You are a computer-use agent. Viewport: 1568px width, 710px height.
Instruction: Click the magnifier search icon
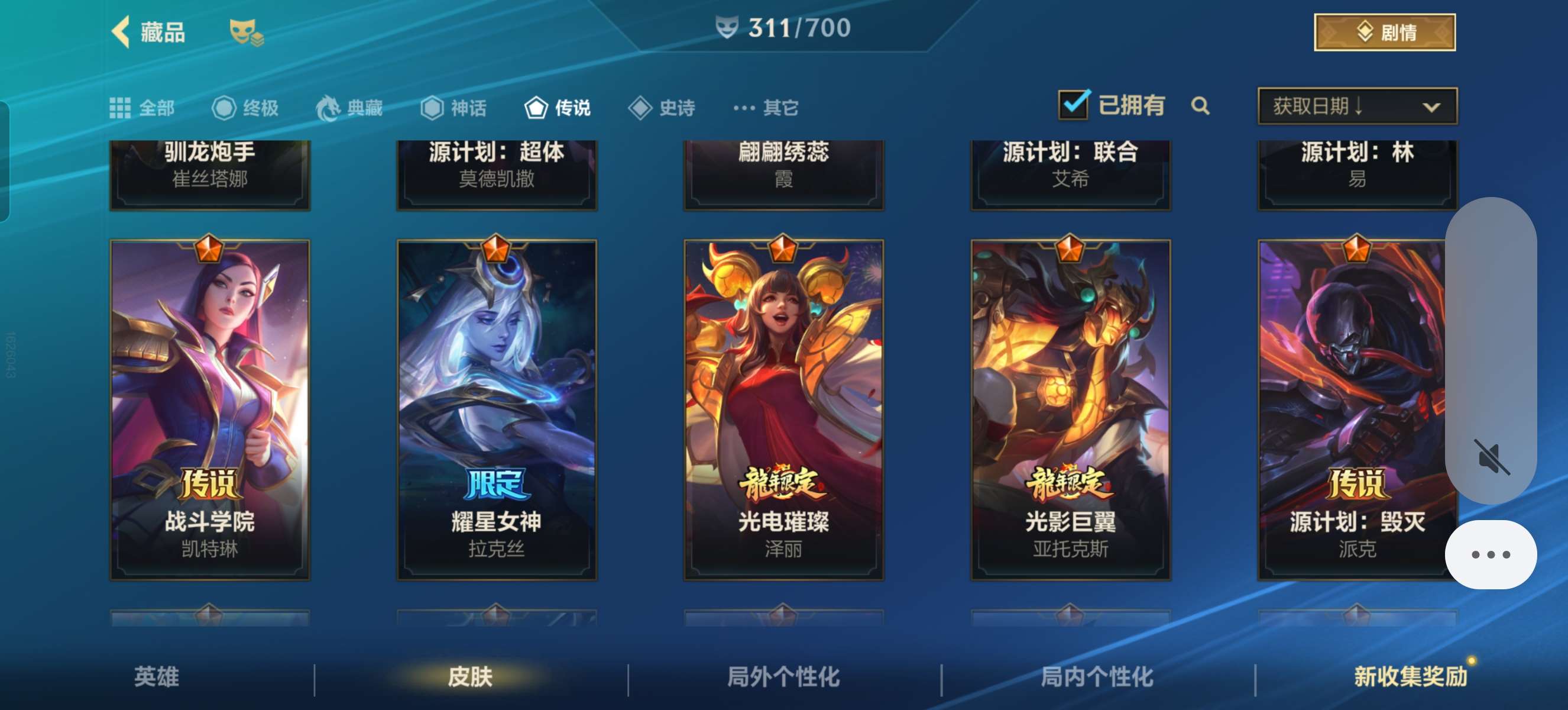1200,106
